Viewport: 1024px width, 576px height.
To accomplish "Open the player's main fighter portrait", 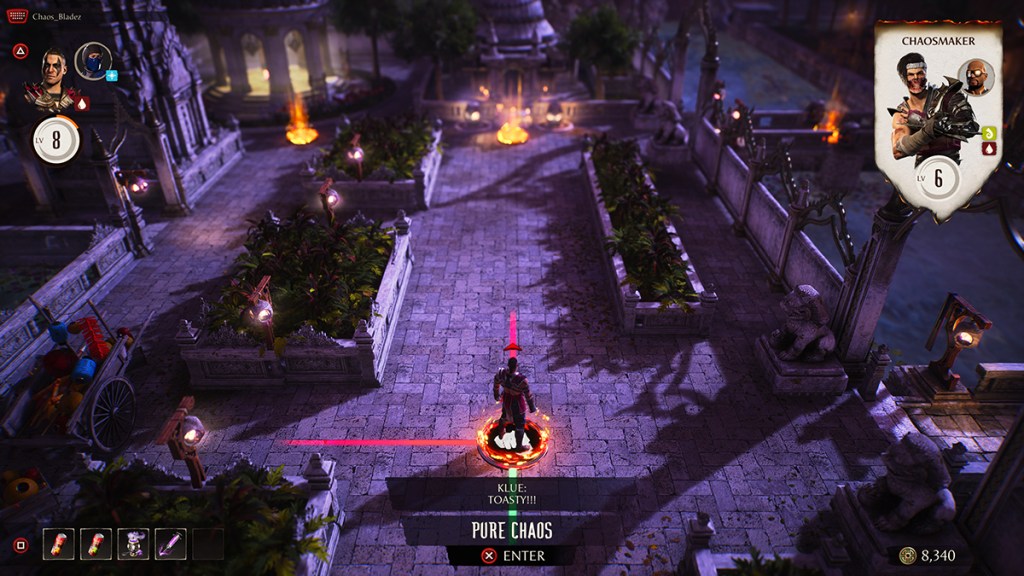I will click(55, 74).
